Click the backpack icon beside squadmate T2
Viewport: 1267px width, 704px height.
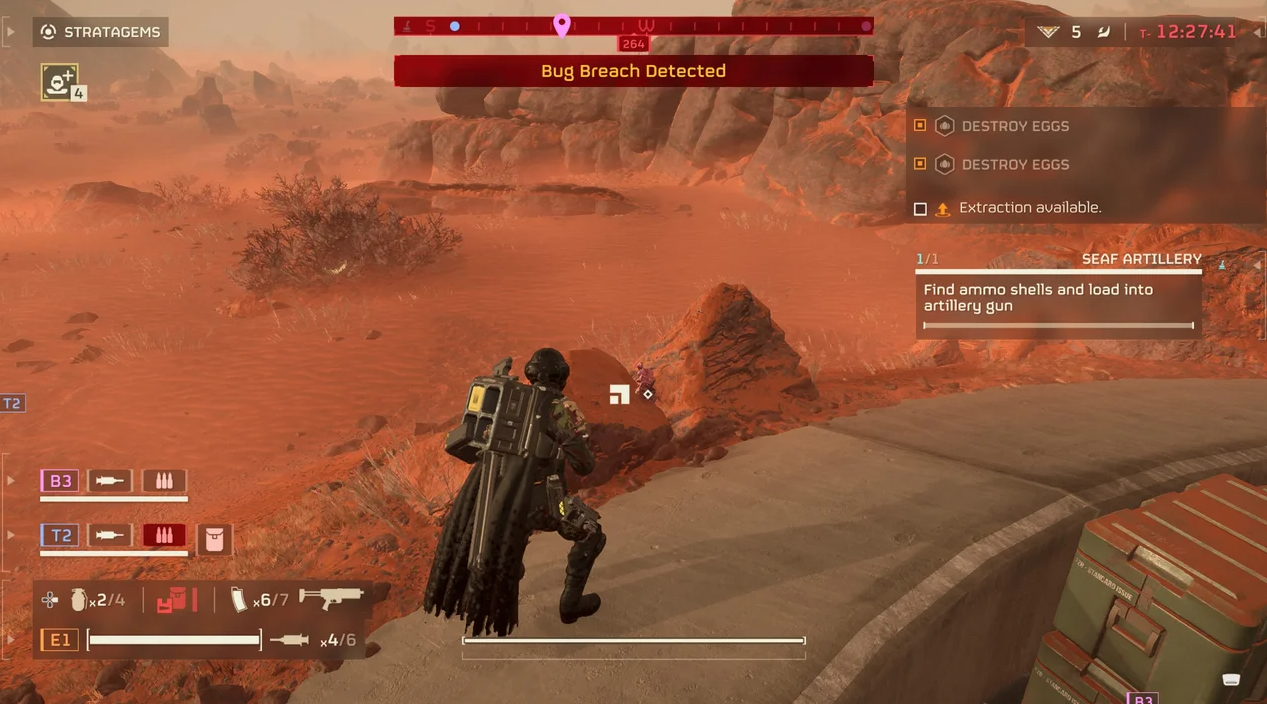coord(214,539)
